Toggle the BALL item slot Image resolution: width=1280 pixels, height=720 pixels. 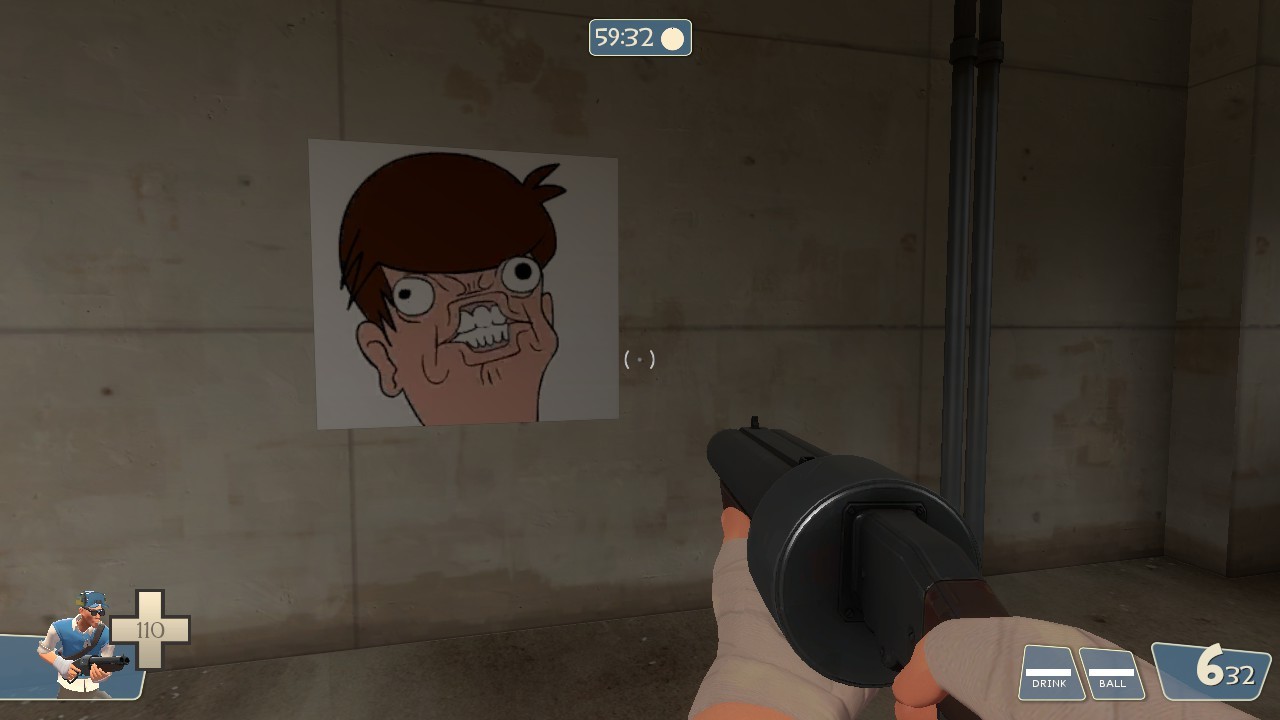coord(1112,675)
